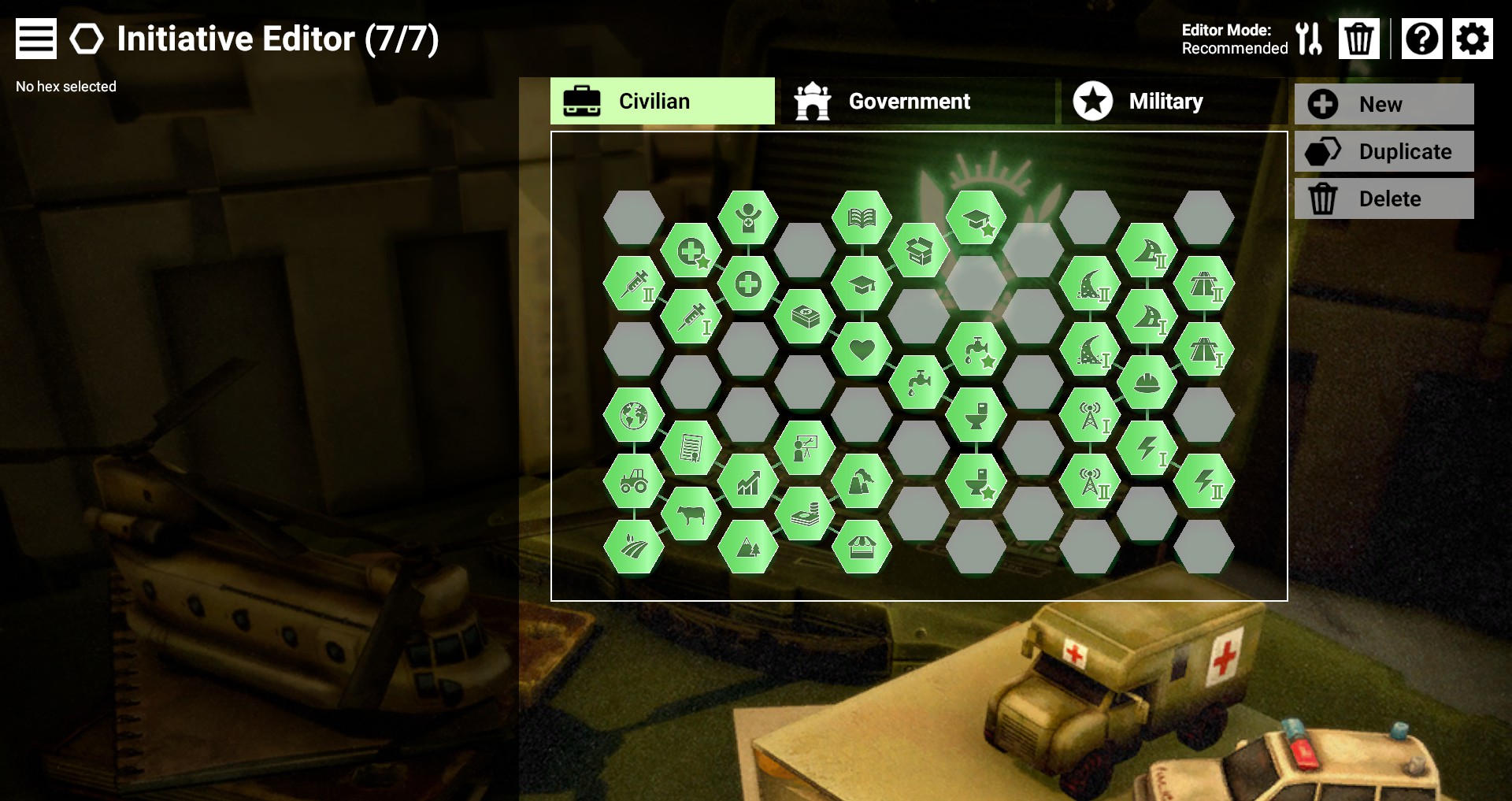The height and width of the screenshot is (801, 1512).
Task: Open the help question mark
Action: [1421, 39]
